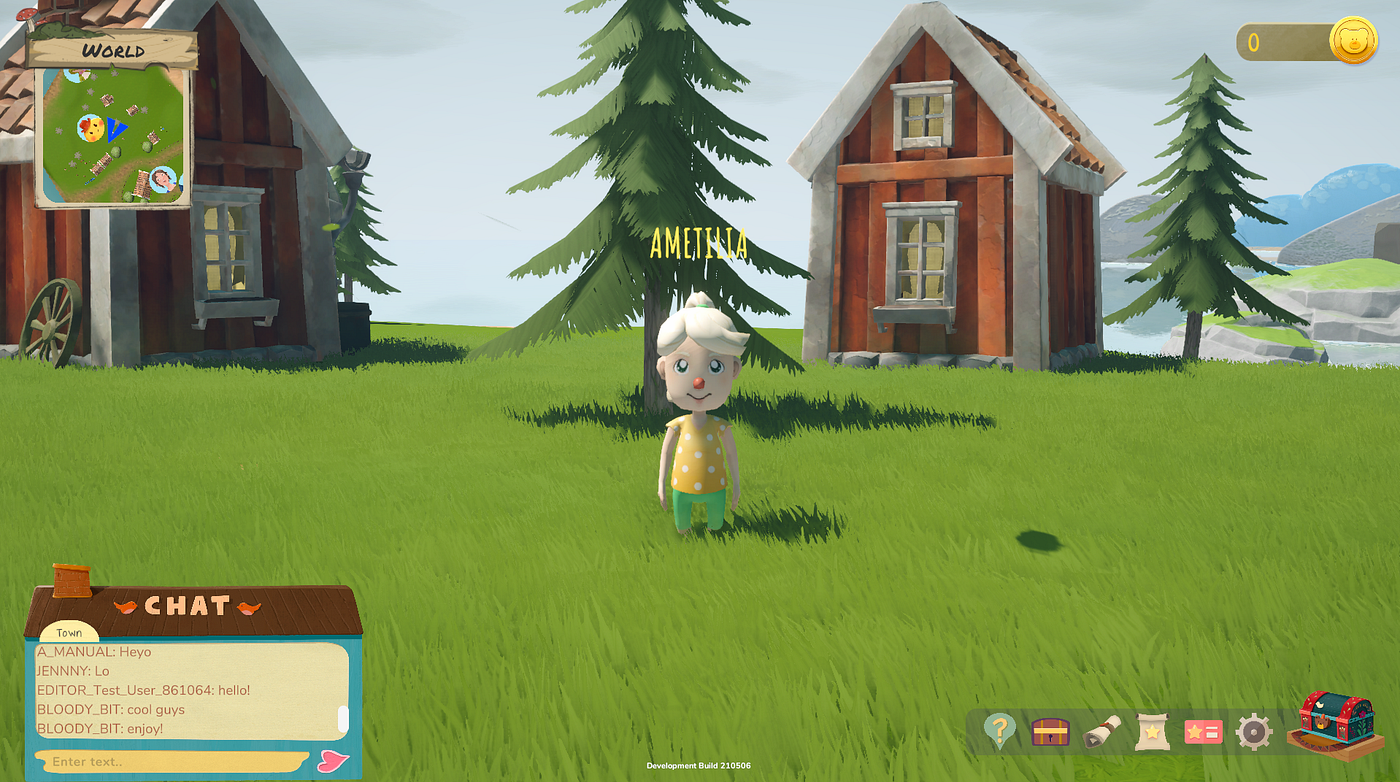The width and height of the screenshot is (1400, 782).
Task: Select the brown-haired woman marker on minimap
Action: [x=162, y=181]
